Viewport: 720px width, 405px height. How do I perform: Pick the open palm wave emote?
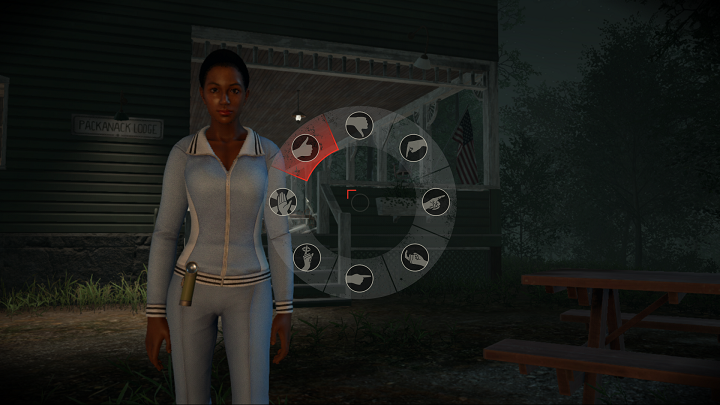coord(284,203)
